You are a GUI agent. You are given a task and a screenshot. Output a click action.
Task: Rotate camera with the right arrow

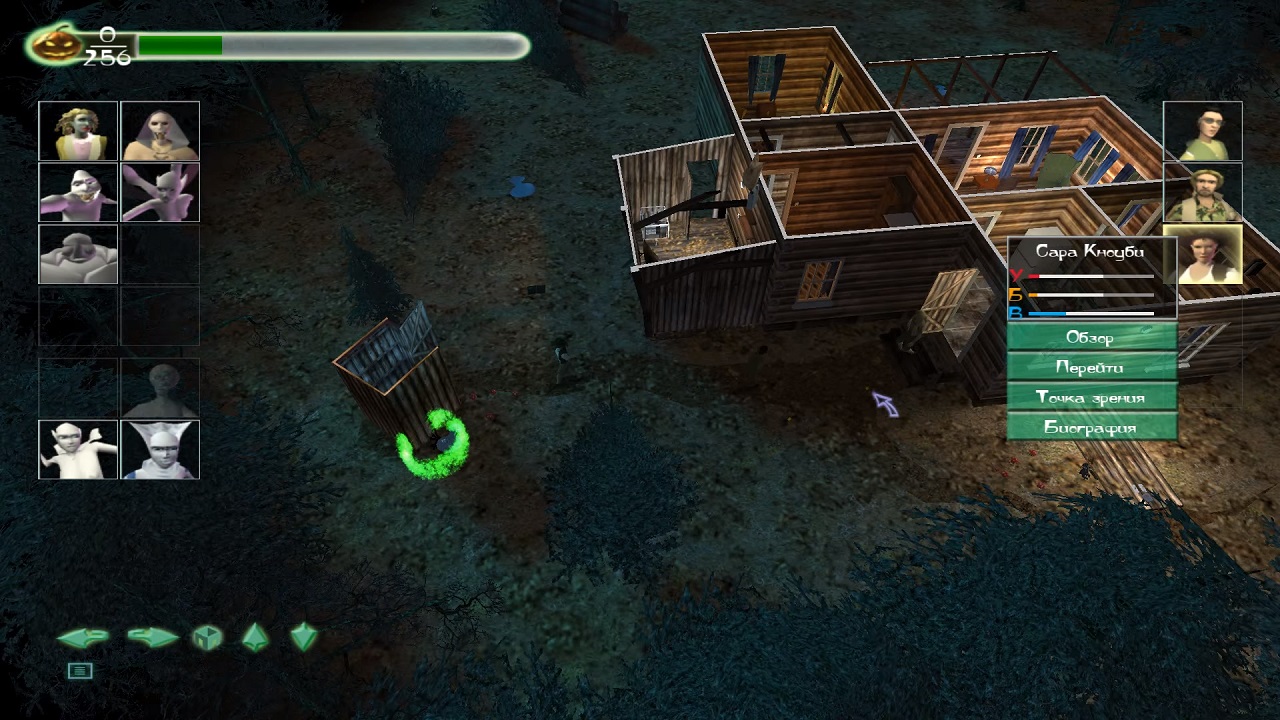(x=152, y=638)
